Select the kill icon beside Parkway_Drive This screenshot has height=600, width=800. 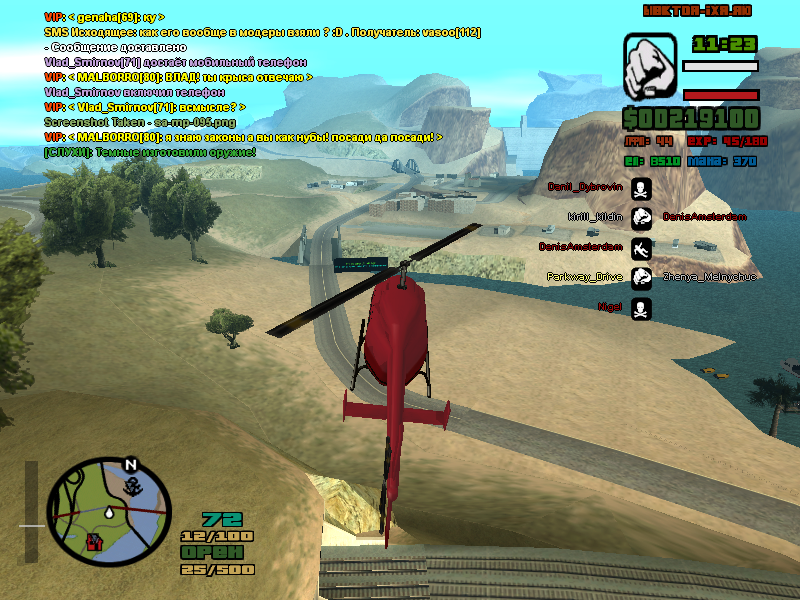point(641,277)
